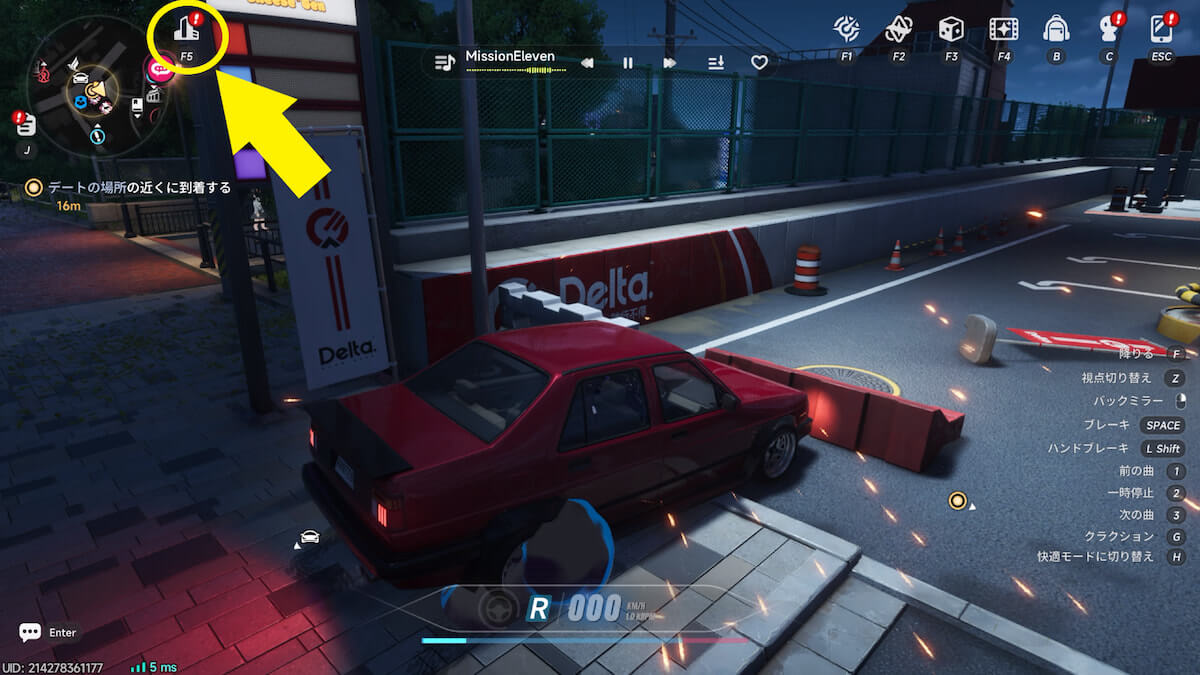
Task: Skip forward to the next song
Action: pyautogui.click(x=669, y=63)
